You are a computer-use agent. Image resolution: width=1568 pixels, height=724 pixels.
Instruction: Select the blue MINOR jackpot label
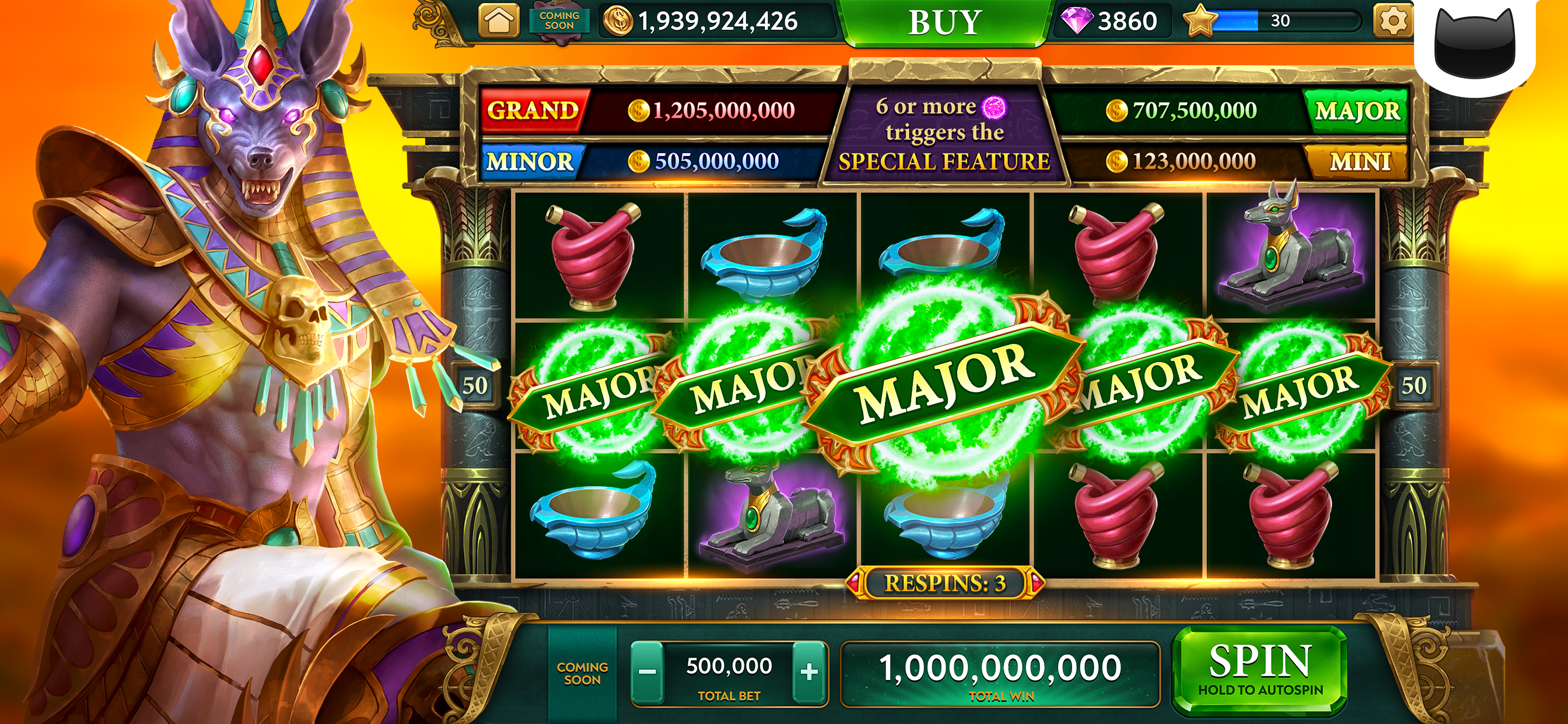coord(530,161)
